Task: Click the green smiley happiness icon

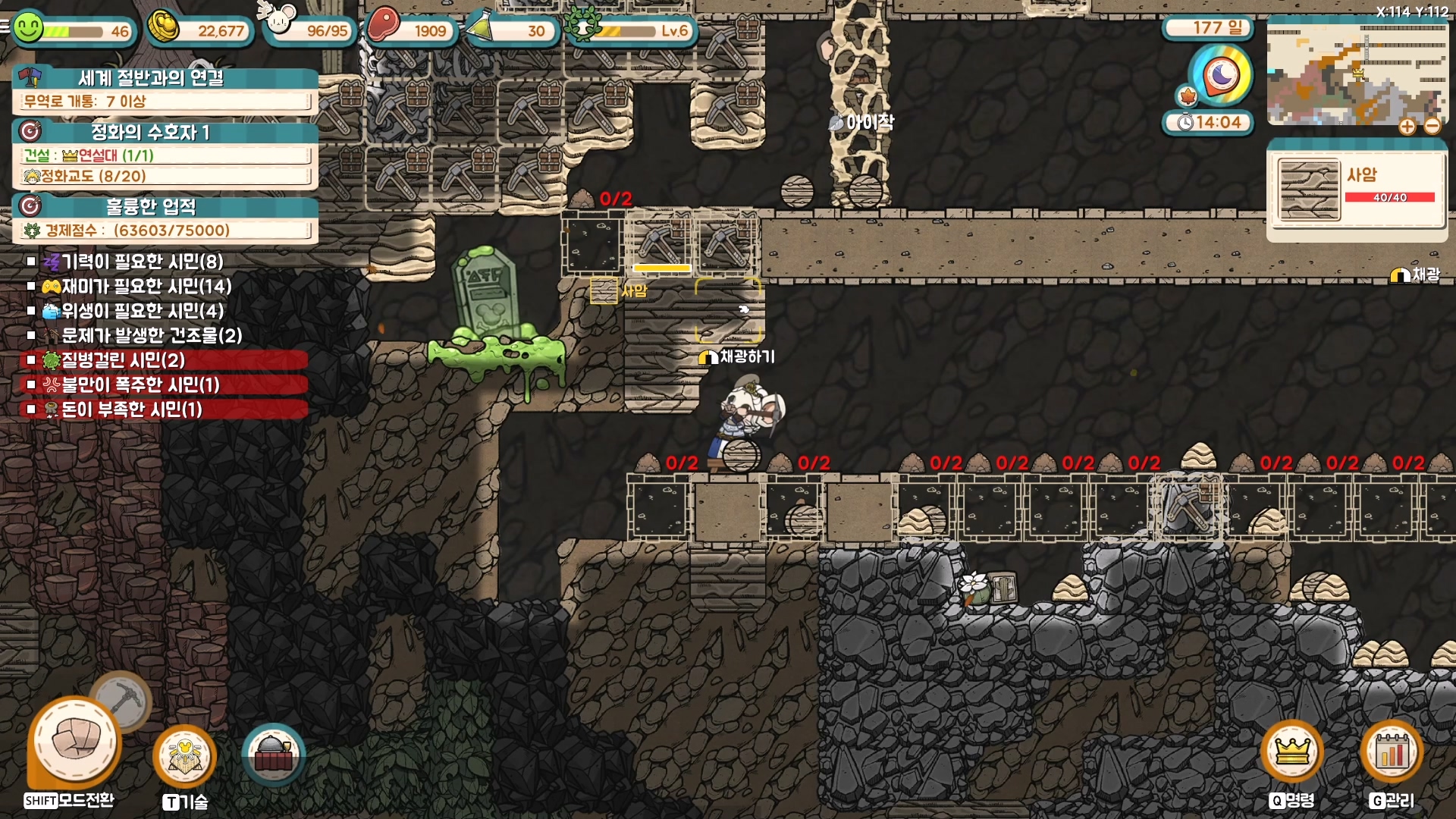Action: coord(29,30)
